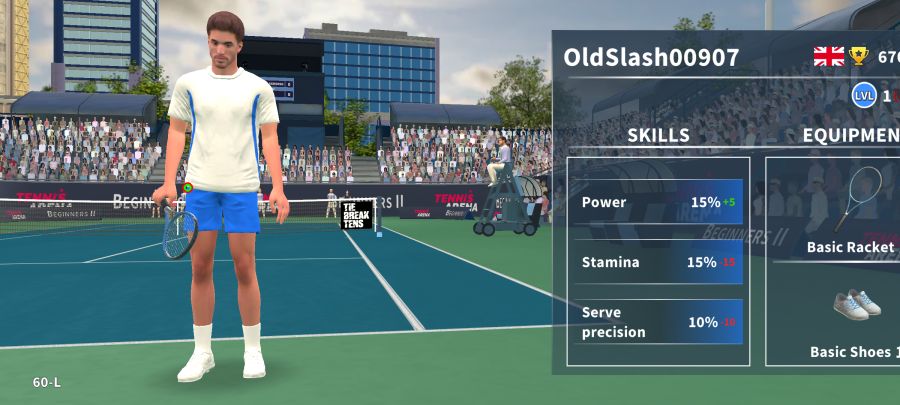
Task: Tap the United Kingdom flag icon
Action: coord(829,57)
